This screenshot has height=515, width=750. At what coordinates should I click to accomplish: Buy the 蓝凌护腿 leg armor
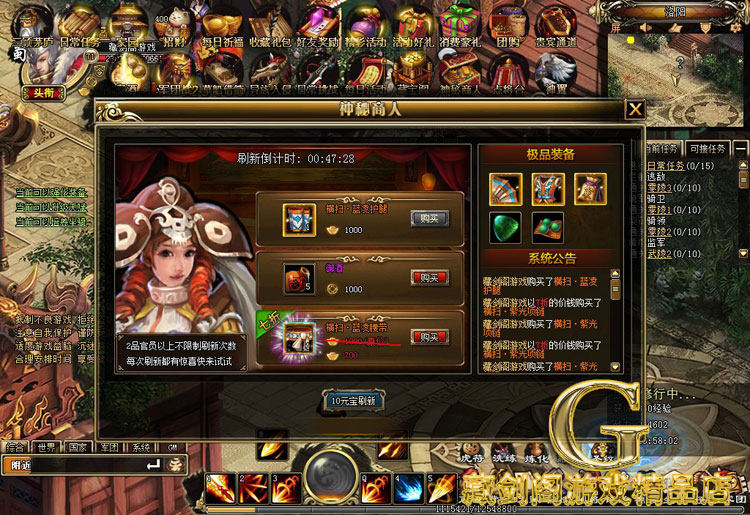pos(430,219)
